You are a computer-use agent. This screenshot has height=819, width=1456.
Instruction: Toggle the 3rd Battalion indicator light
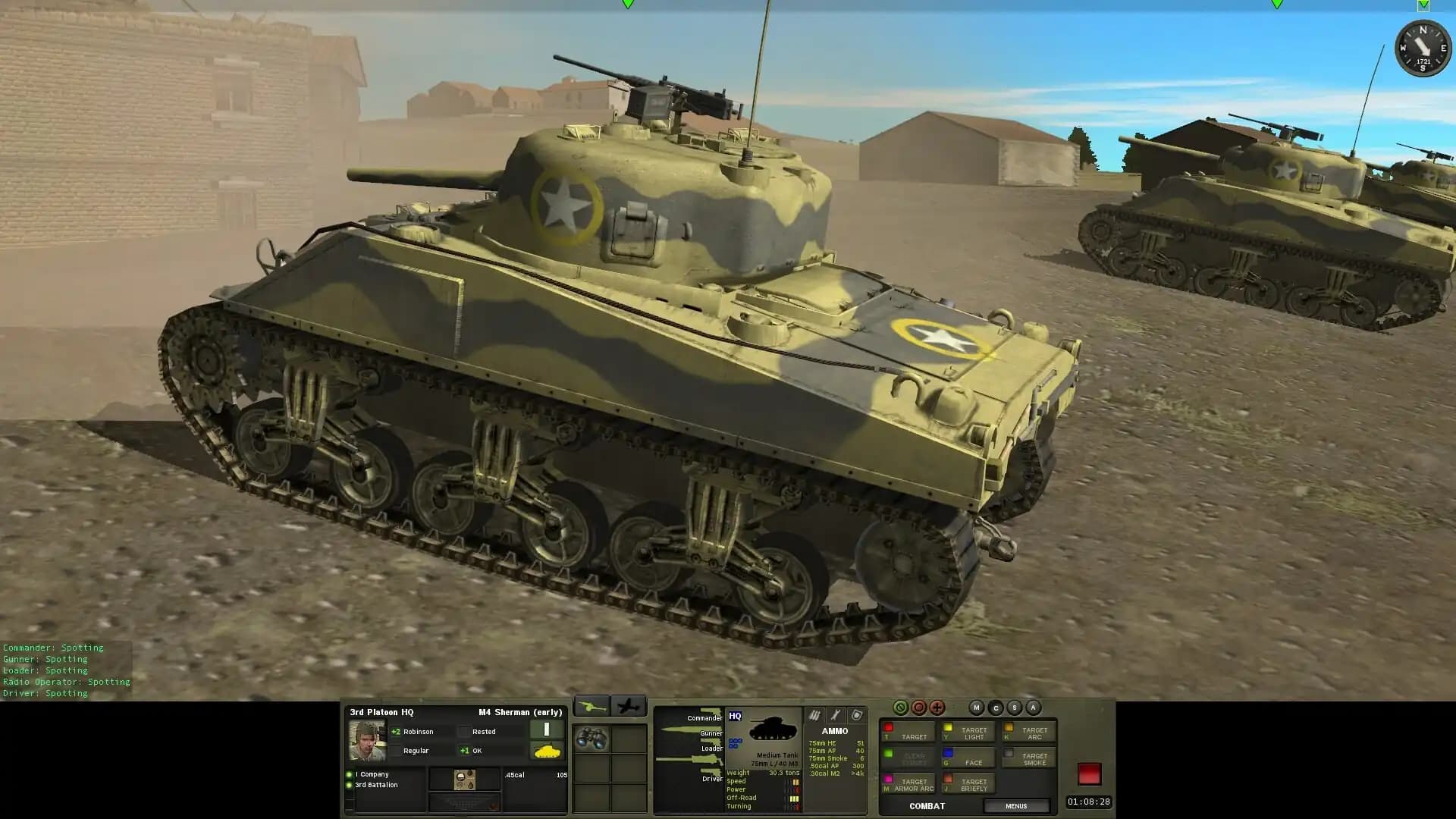coord(350,785)
